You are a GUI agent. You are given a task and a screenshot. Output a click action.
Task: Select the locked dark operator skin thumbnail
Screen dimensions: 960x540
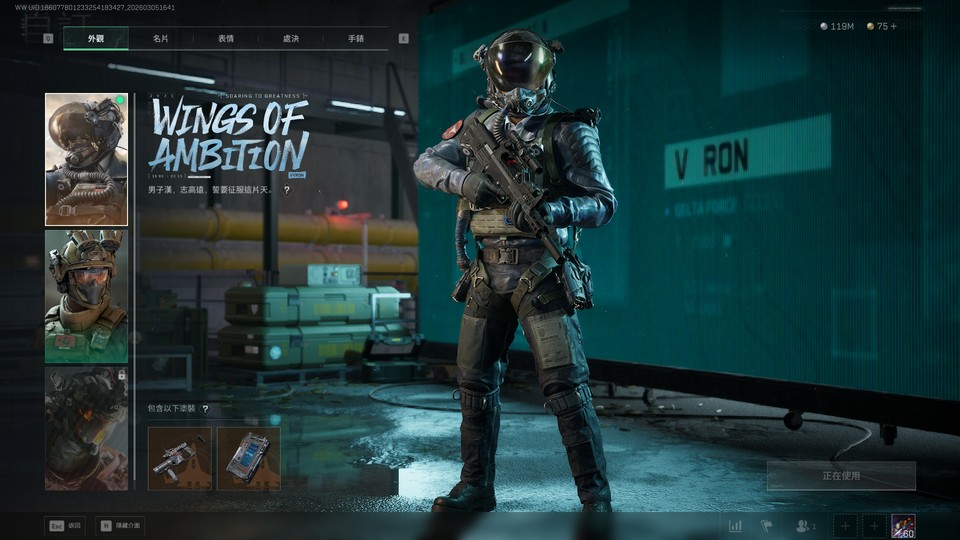[86, 428]
